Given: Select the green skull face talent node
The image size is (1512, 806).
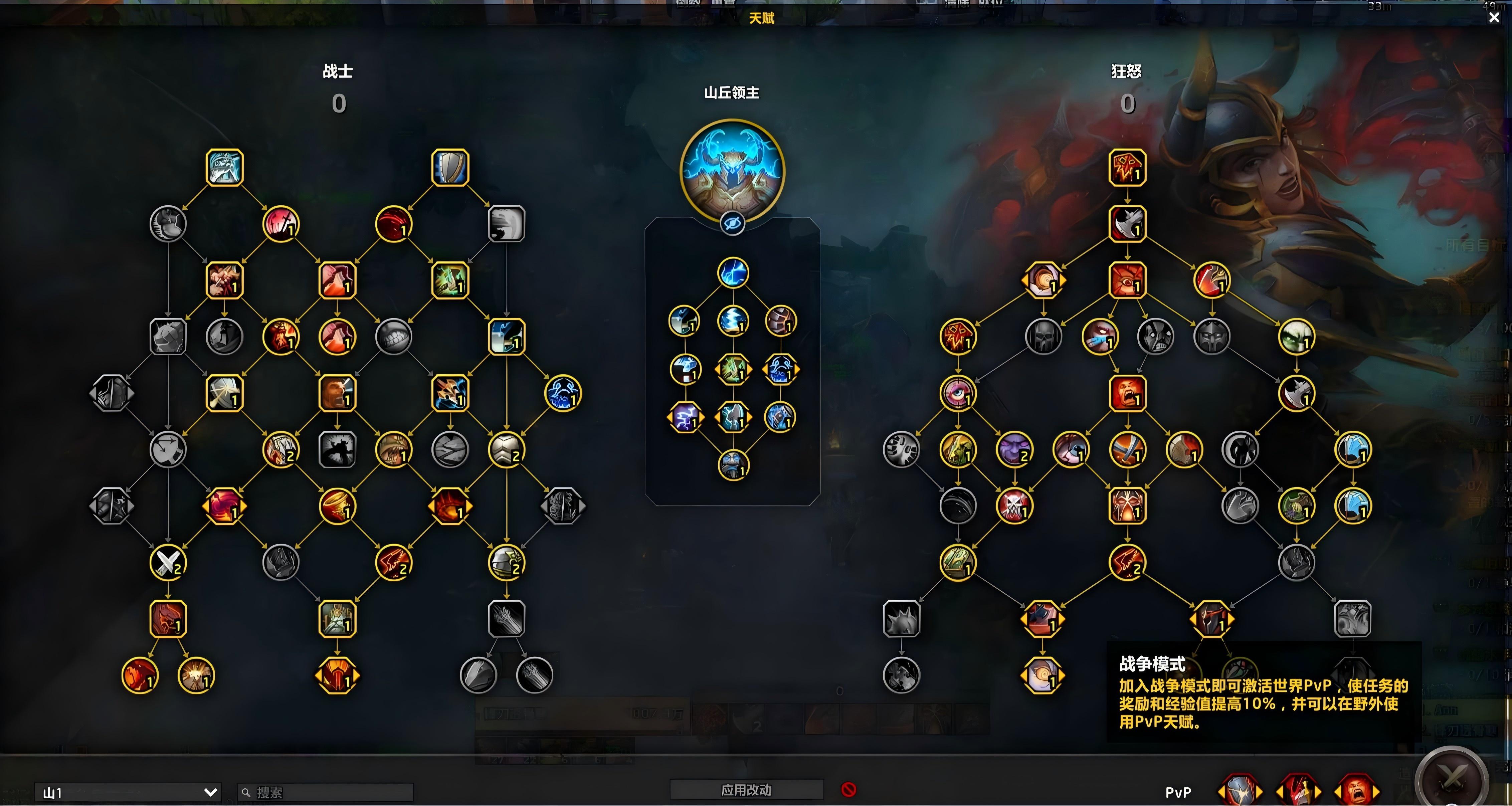Looking at the screenshot, I should pyautogui.click(x=1296, y=337).
